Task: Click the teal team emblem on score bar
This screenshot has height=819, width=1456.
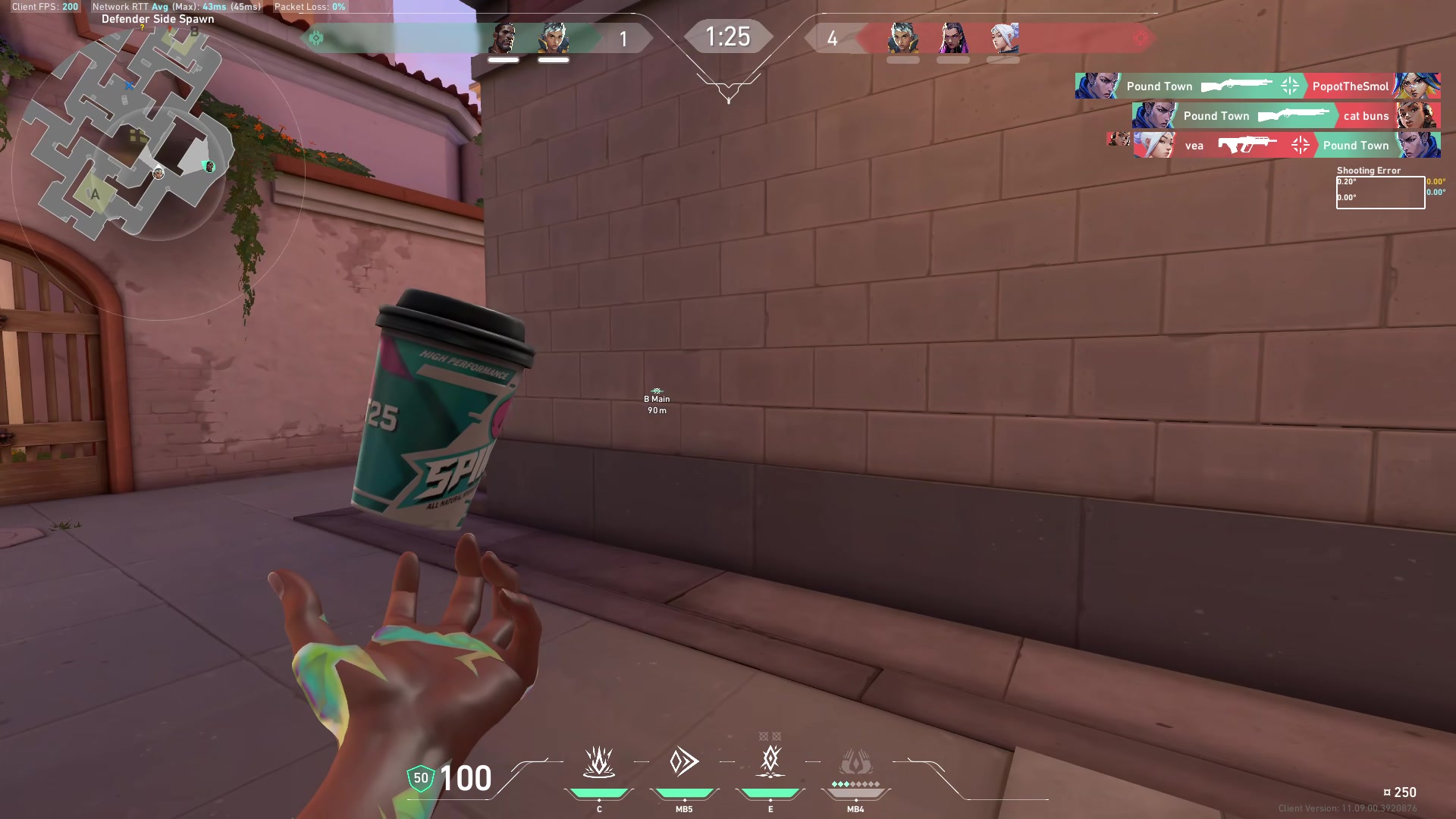Action: pos(316,38)
